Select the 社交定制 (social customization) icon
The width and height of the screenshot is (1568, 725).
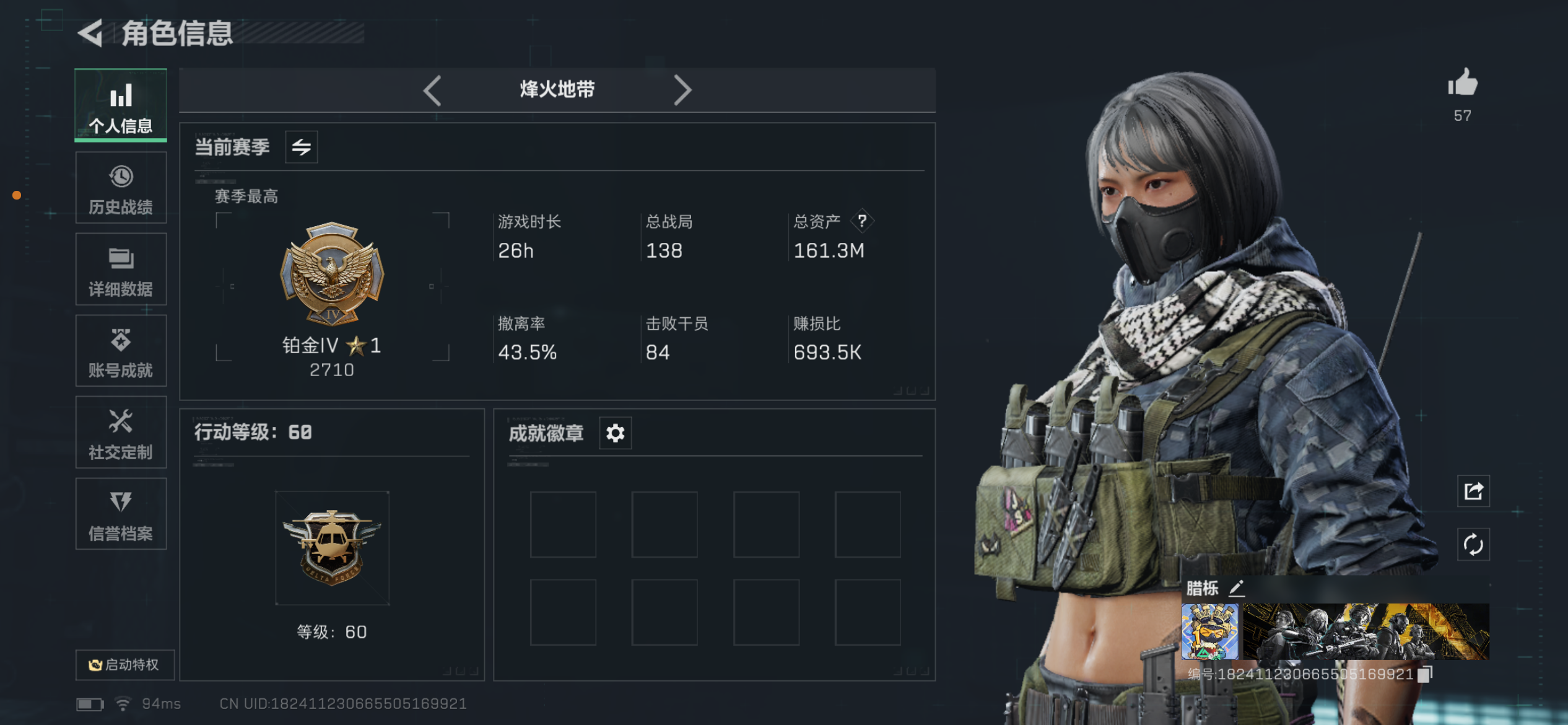[121, 433]
